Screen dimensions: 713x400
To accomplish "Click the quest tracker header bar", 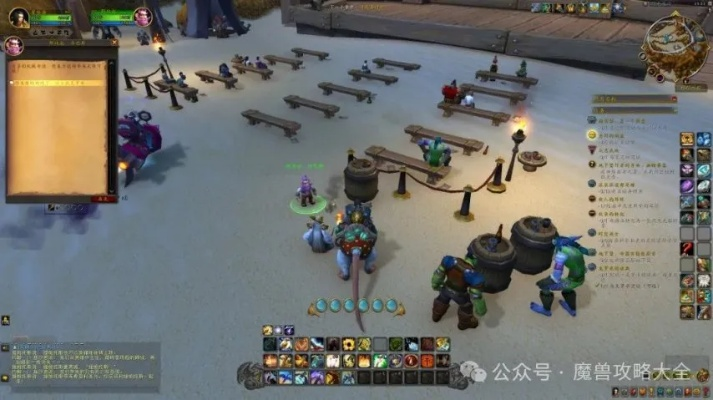I will tap(631, 99).
